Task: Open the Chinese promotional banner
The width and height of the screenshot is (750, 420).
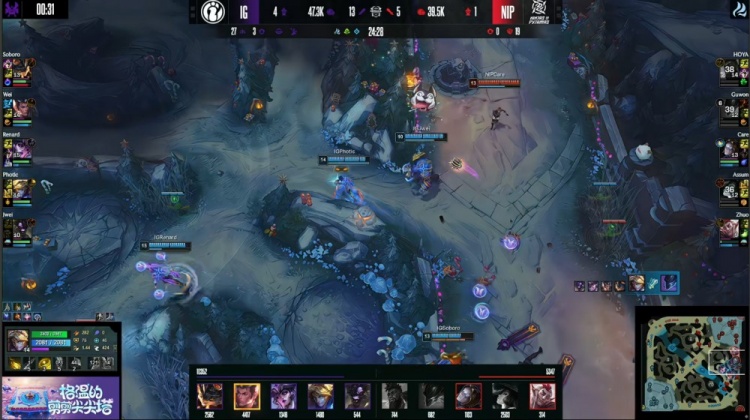Action: pyautogui.click(x=60, y=397)
